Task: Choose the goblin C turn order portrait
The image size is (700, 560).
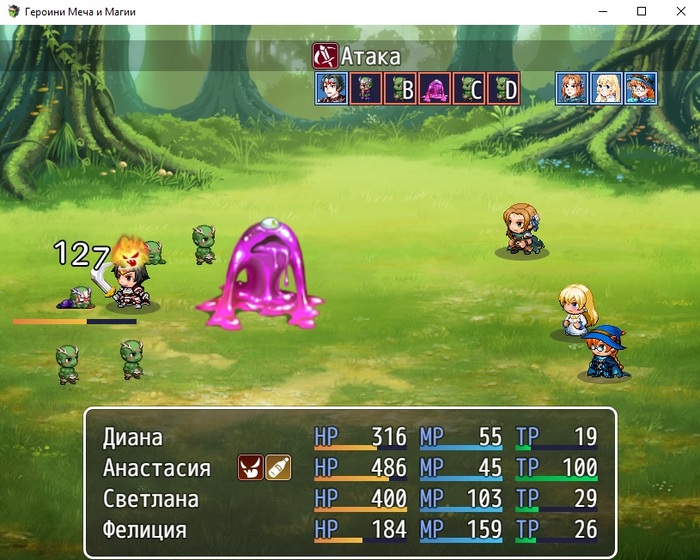Action: (469, 88)
